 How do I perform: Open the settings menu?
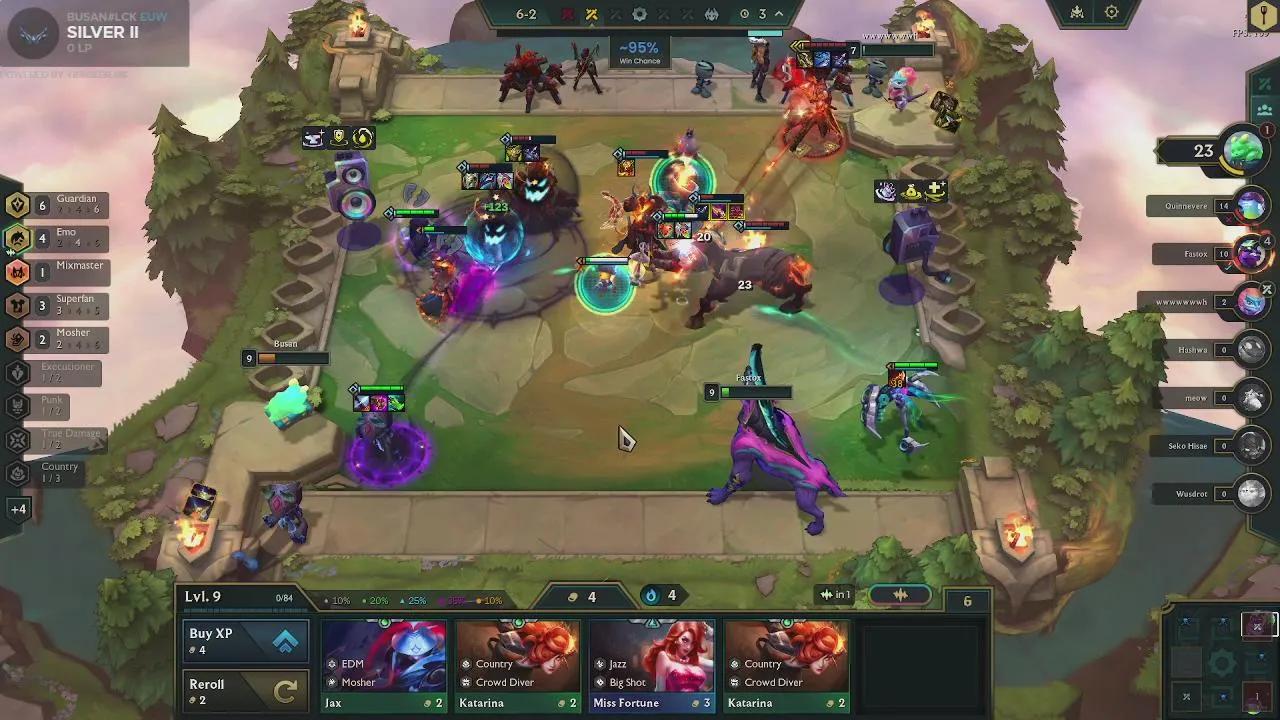pyautogui.click(x=1111, y=13)
